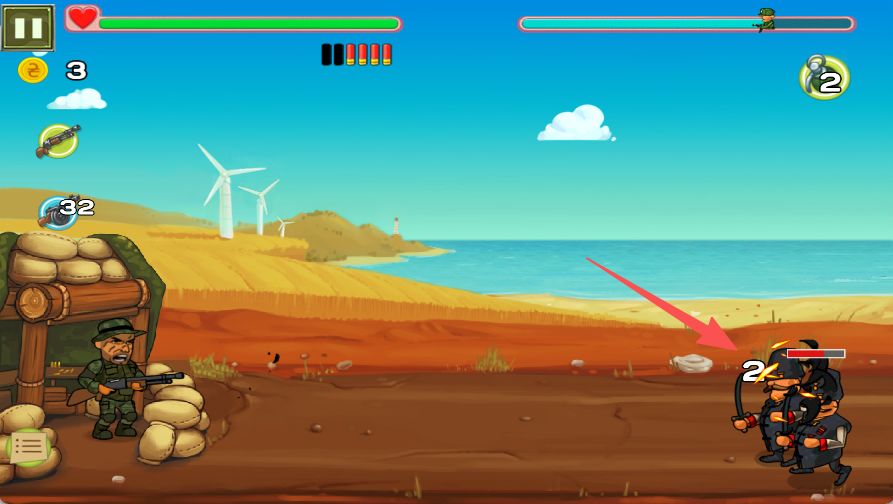893x504 pixels.
Task: Throw a grenade using the grenade icon
Action: click(824, 78)
